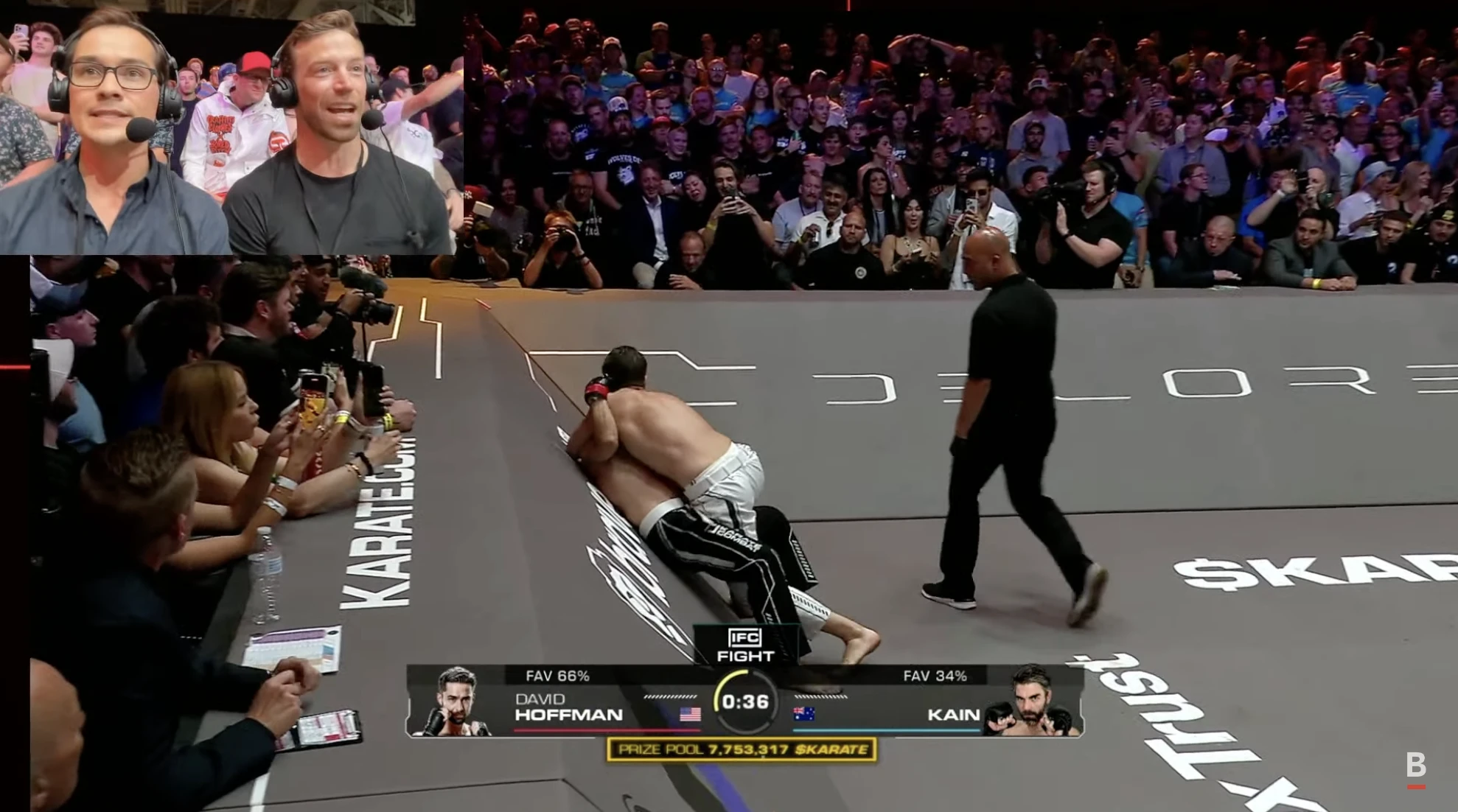Click the B watermark logo
1458x812 pixels.
click(x=1415, y=767)
